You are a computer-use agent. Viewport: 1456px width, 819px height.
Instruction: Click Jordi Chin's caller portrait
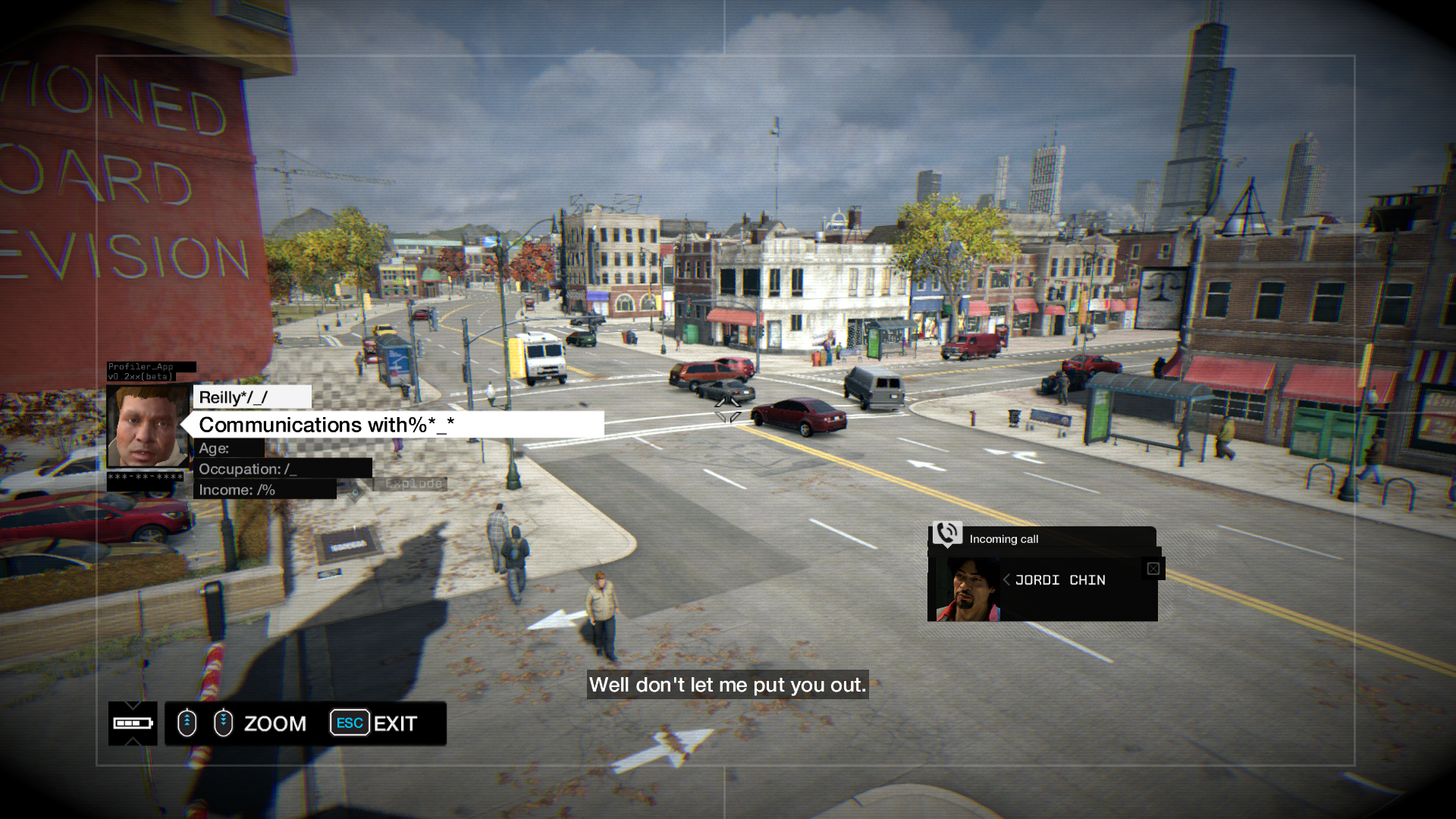968,590
